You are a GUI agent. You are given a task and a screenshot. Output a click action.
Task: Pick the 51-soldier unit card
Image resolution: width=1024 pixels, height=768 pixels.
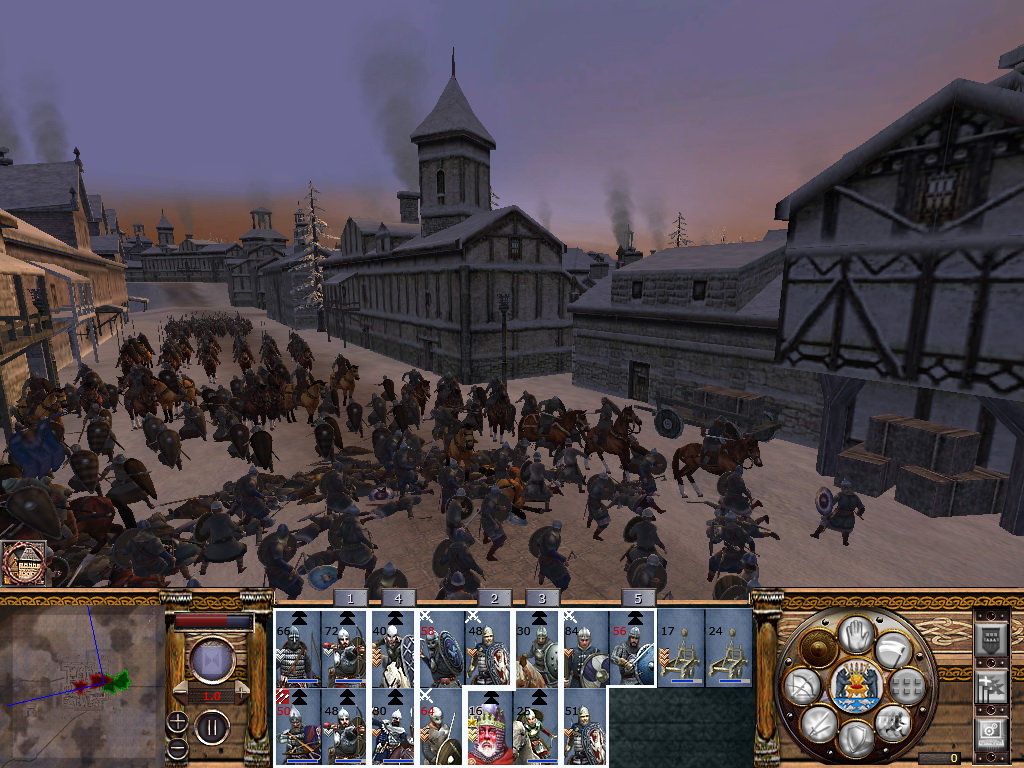point(585,727)
